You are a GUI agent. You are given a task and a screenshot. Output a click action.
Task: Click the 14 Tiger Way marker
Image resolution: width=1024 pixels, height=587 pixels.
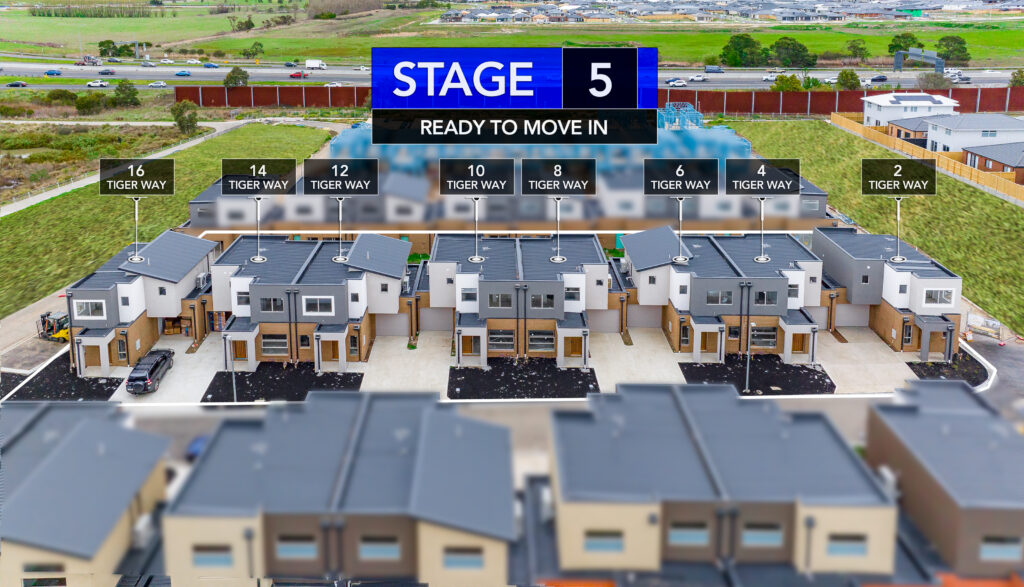258,177
